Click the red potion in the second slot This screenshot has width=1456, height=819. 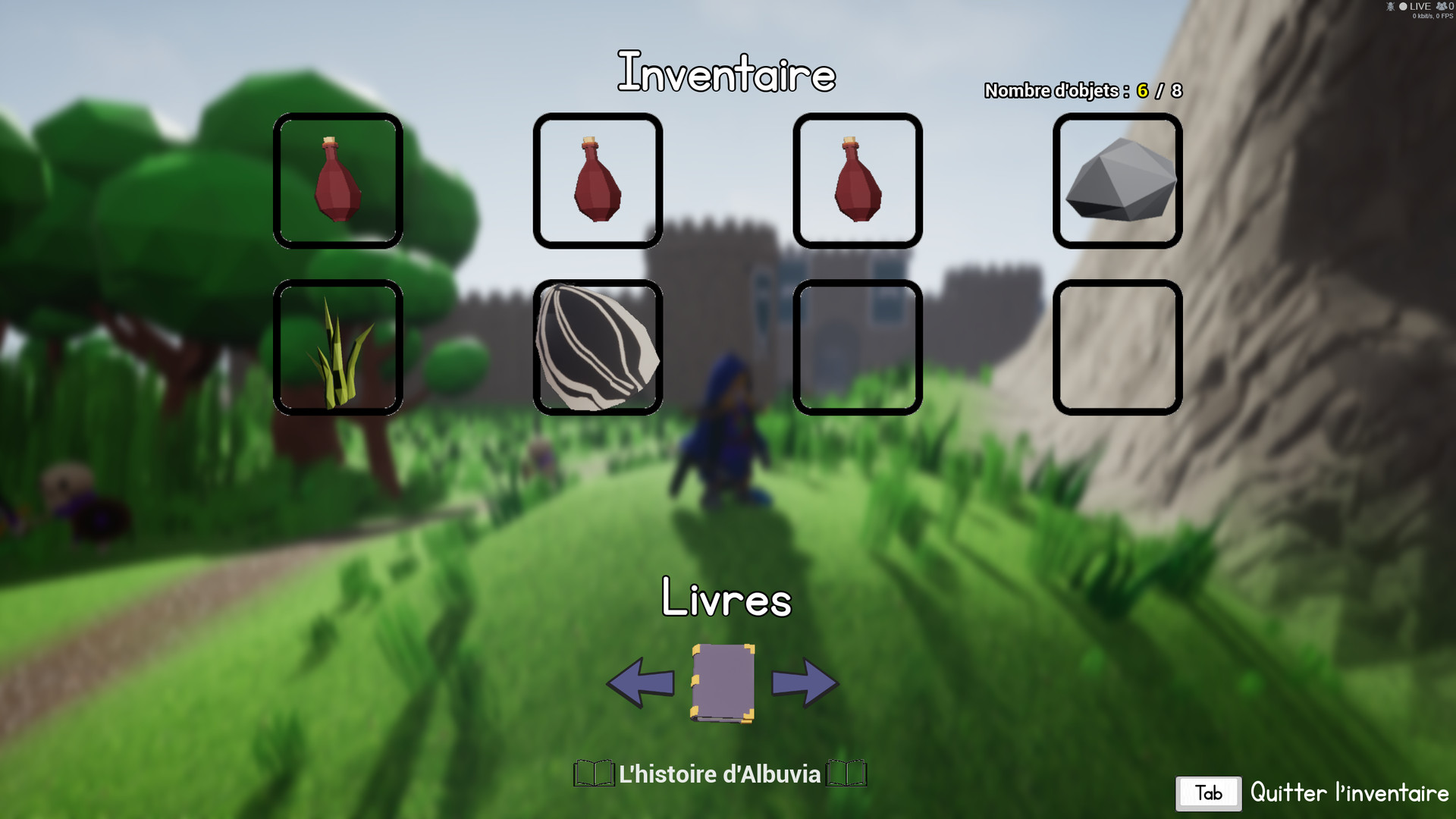pos(596,180)
